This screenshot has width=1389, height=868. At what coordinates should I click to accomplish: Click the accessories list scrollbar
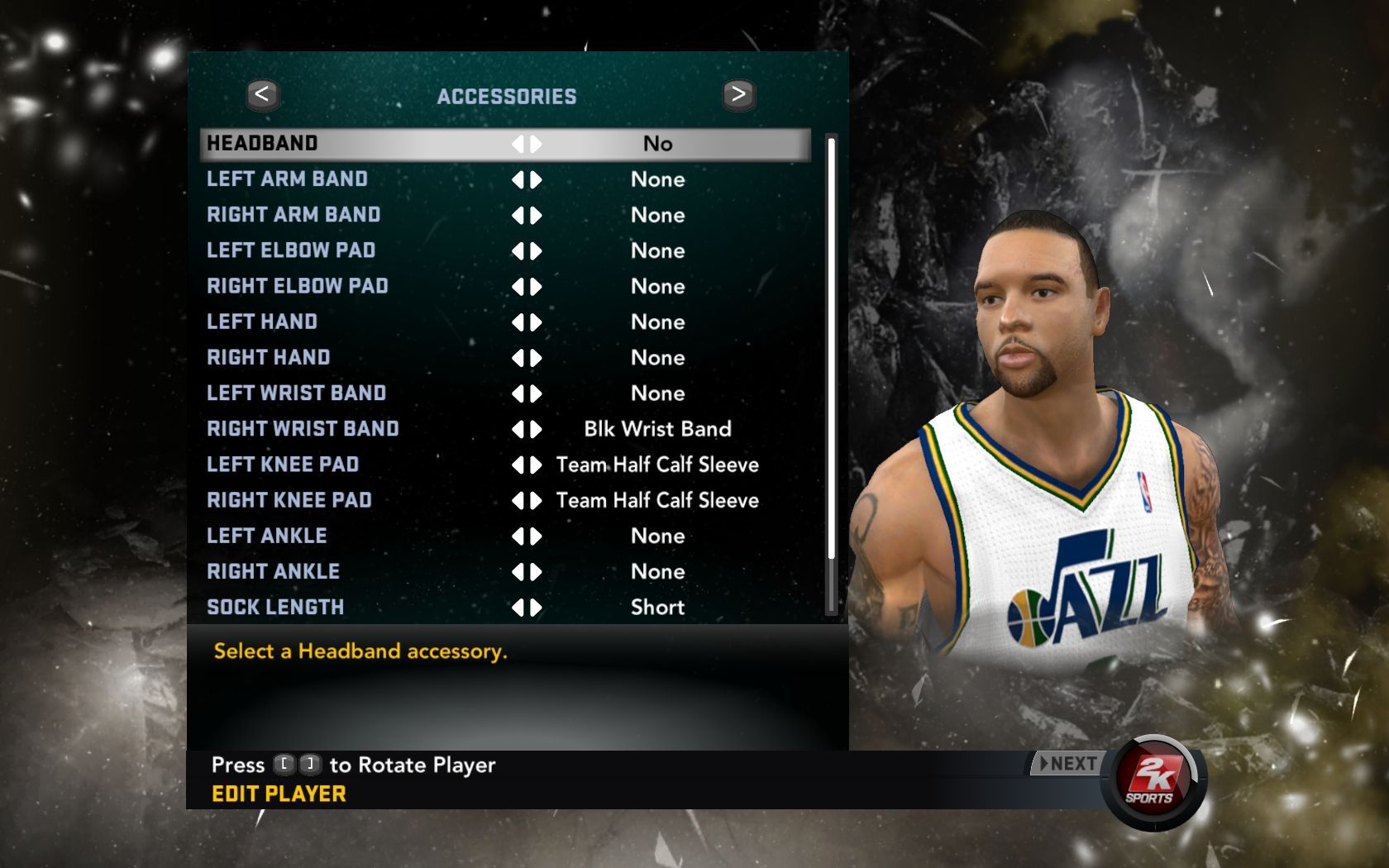pos(831,347)
